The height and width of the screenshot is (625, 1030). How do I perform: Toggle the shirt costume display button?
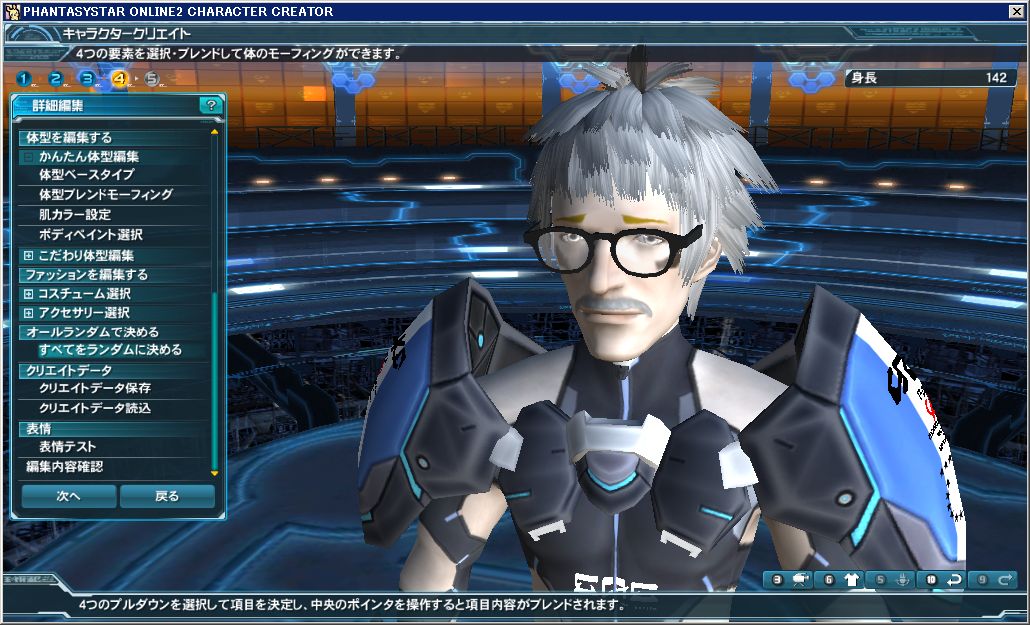(852, 579)
